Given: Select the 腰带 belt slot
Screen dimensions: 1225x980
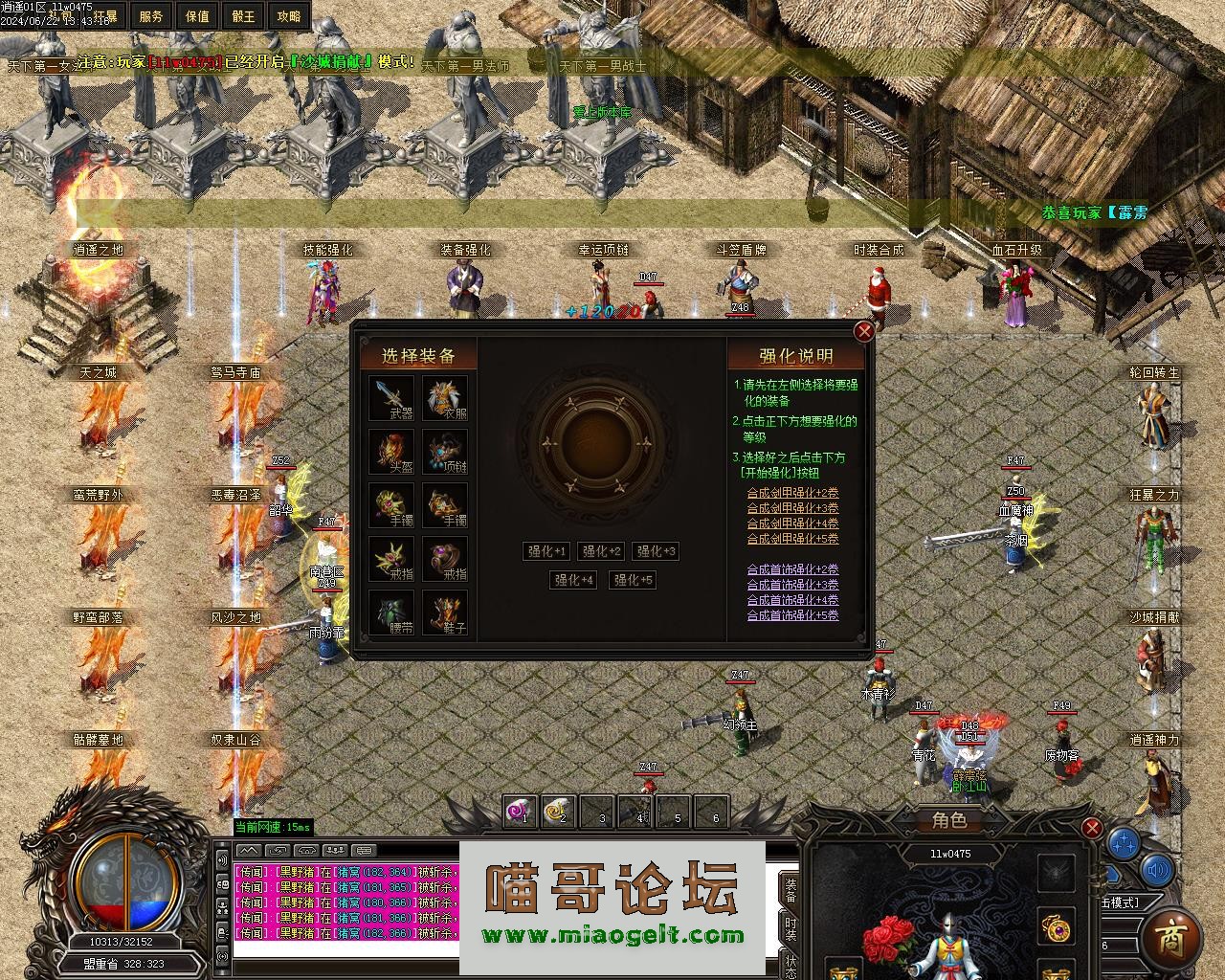Looking at the screenshot, I should click(x=391, y=612).
